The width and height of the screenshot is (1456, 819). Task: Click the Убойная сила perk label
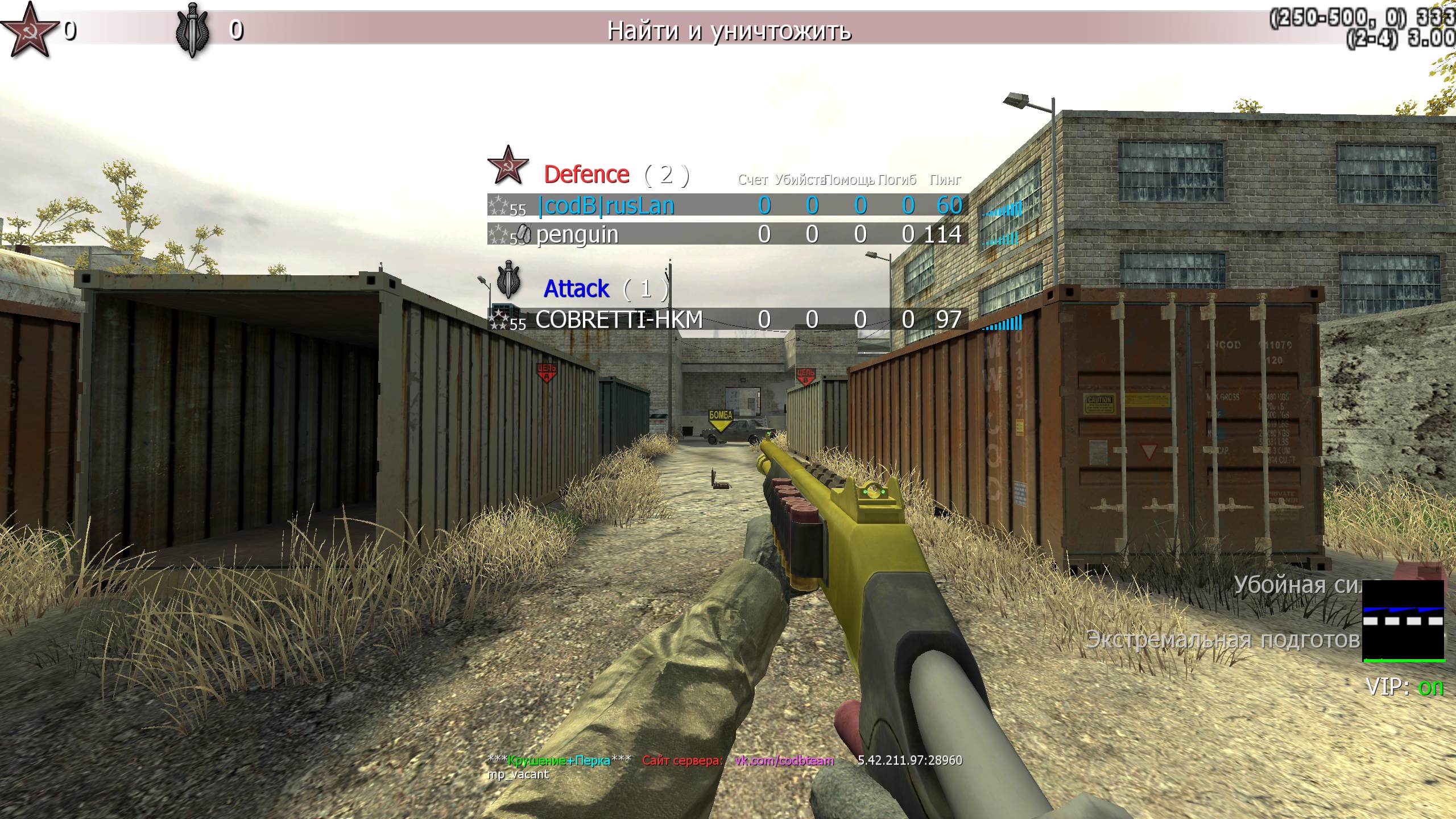(1298, 584)
